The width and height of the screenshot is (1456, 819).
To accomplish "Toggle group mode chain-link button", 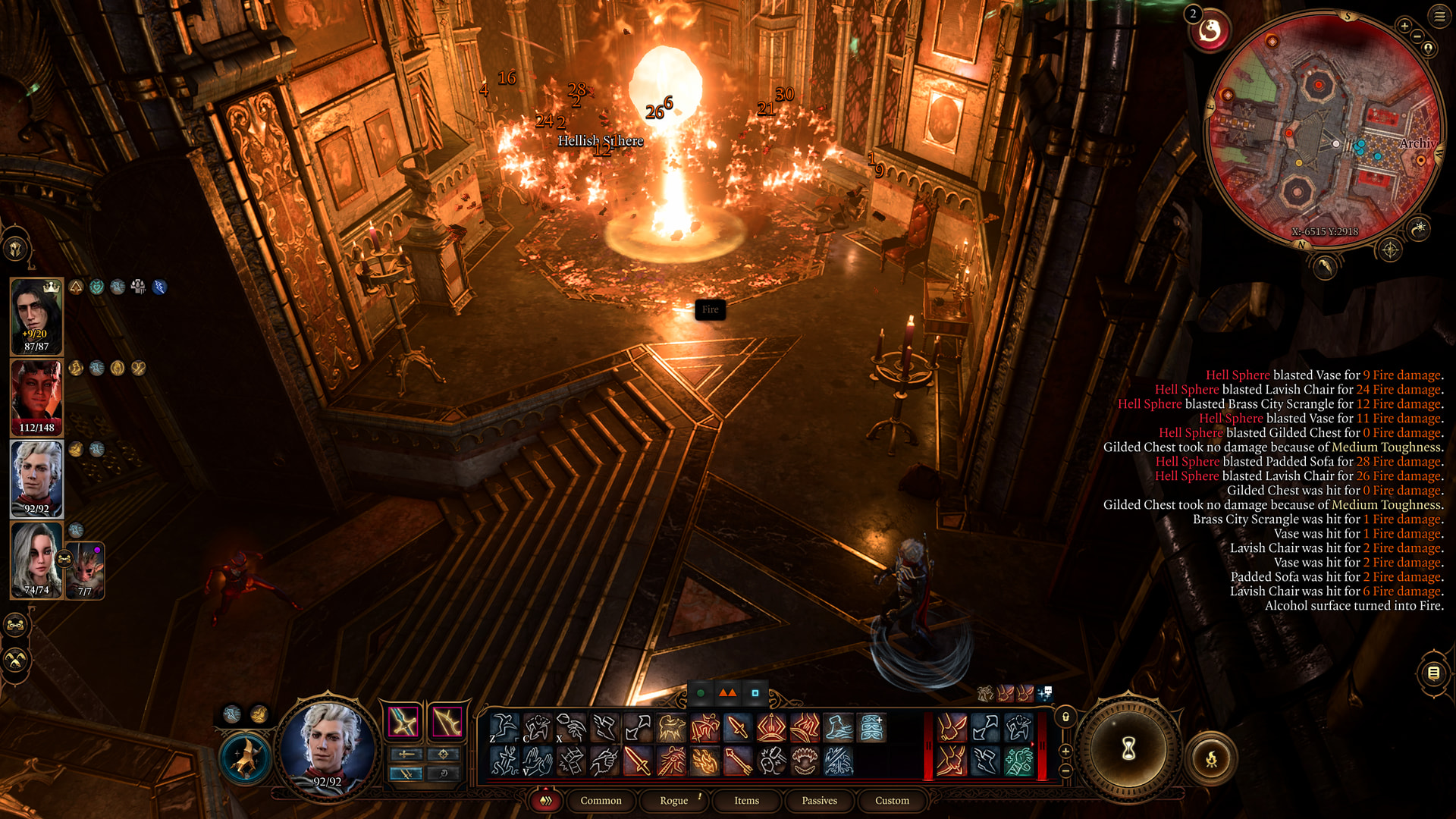I will 16,626.
